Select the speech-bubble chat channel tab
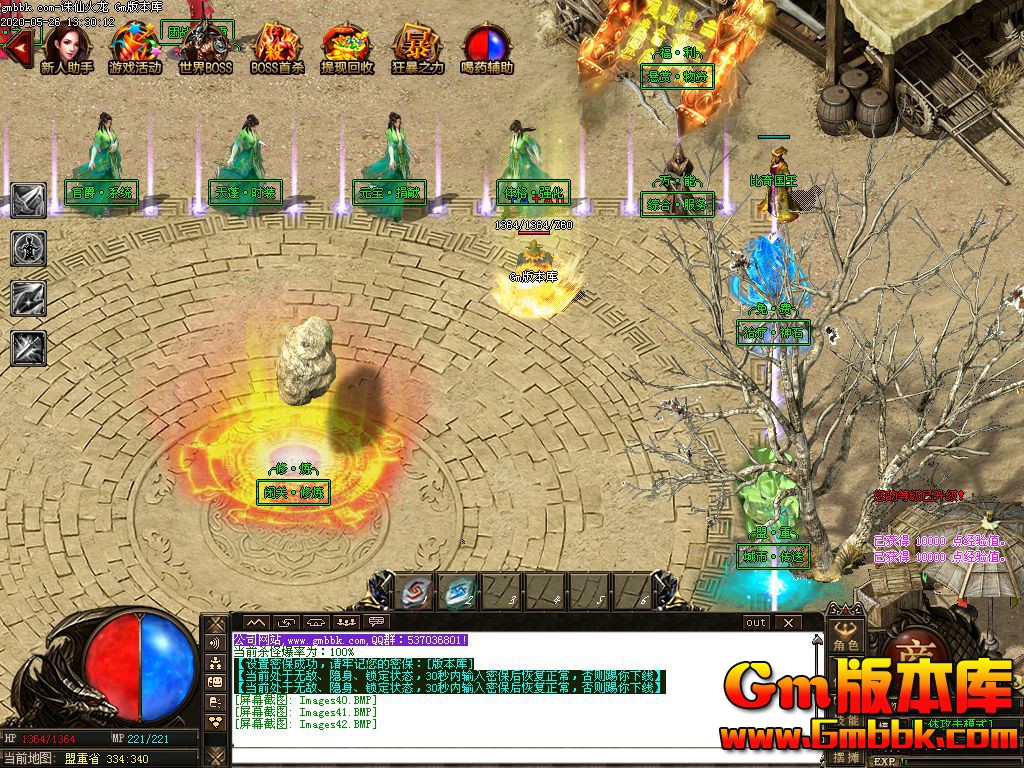 coord(377,622)
